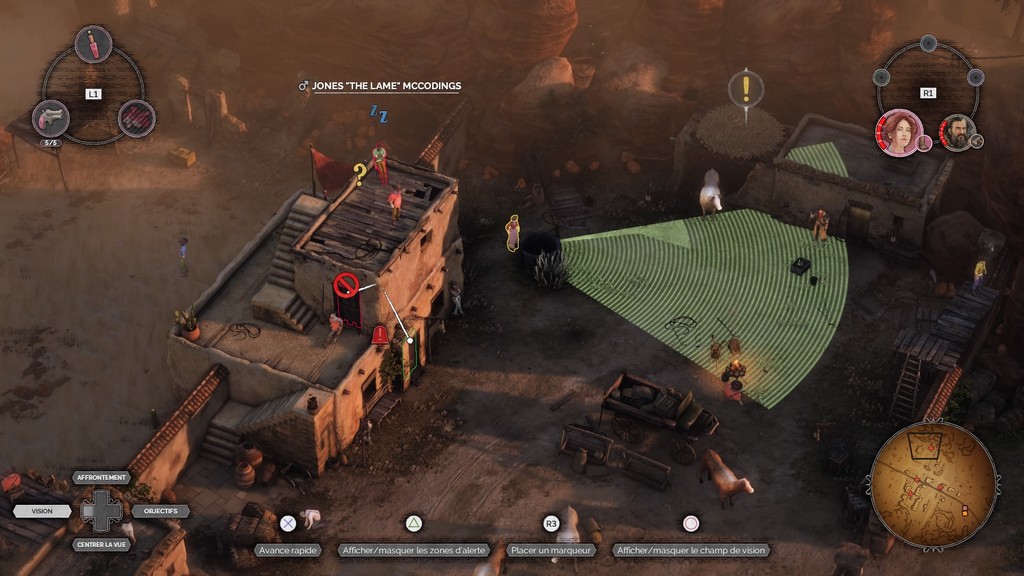Open the circular minimap
Image resolution: width=1024 pixels, height=576 pixels.
coord(933,485)
